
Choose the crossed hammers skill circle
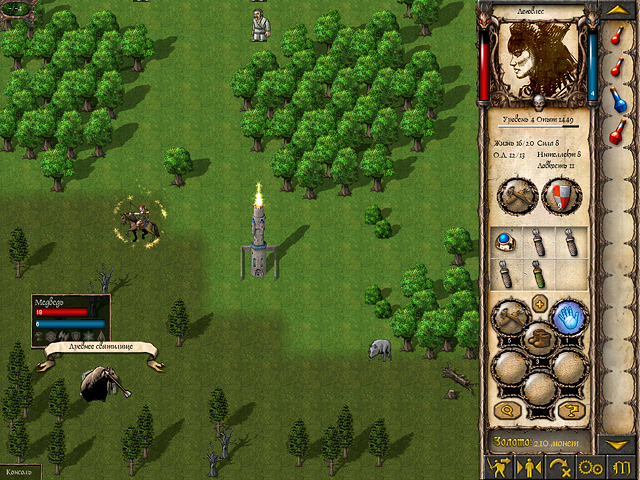[511, 317]
